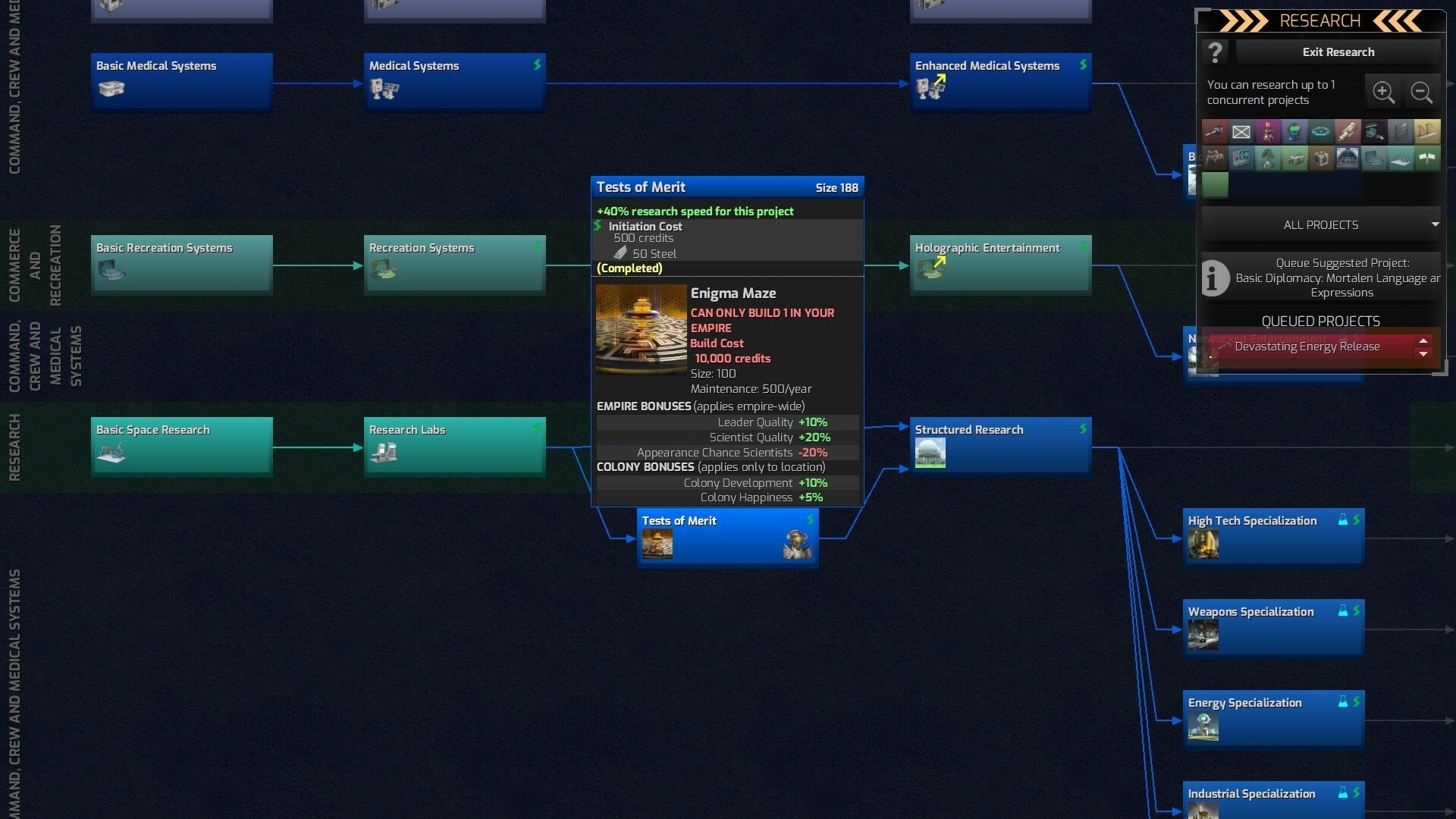Click the Exit Research button
This screenshot has width=1456, height=819.
[1339, 52]
